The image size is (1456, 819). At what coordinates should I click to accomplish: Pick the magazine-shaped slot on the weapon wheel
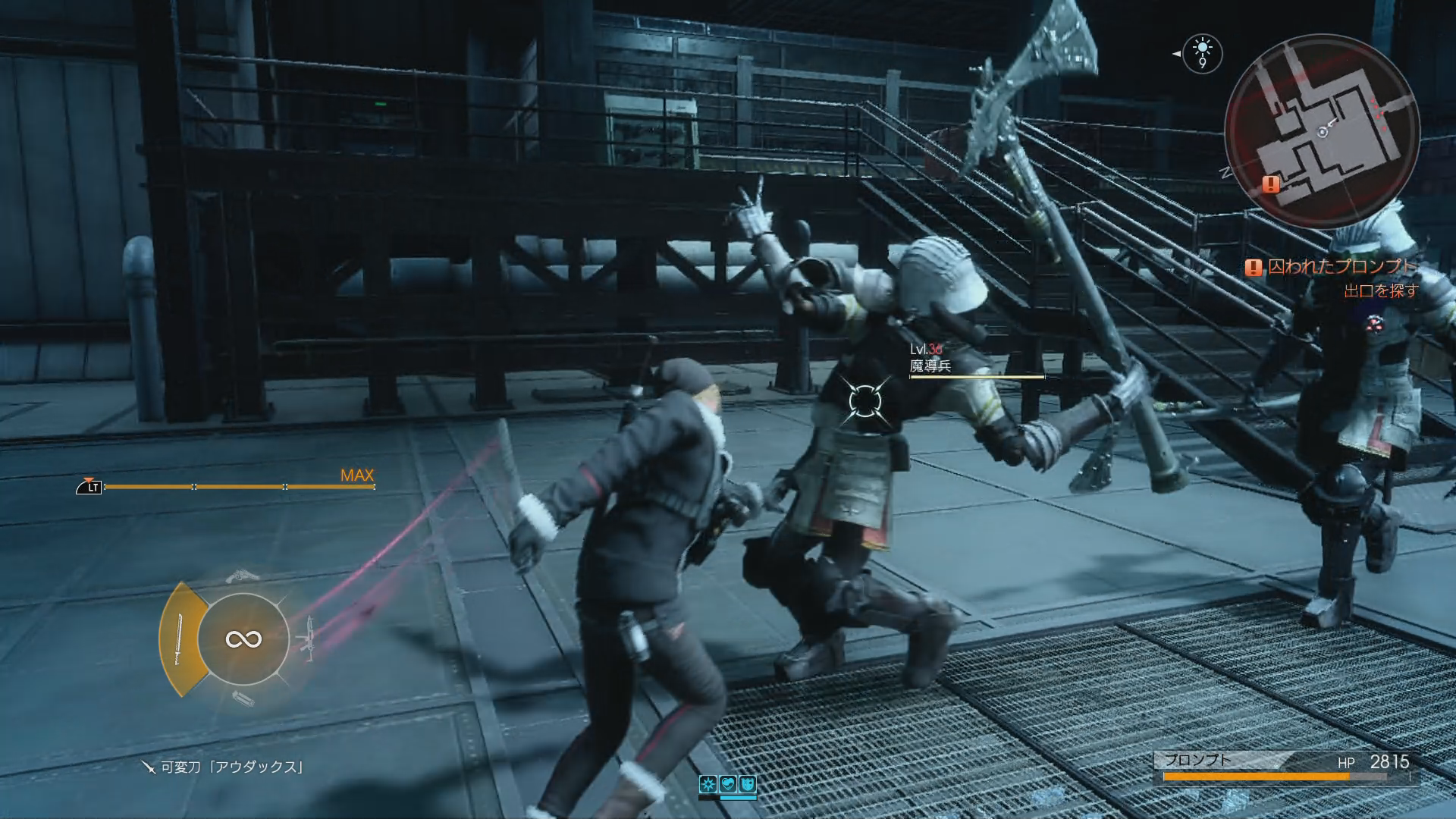click(243, 698)
